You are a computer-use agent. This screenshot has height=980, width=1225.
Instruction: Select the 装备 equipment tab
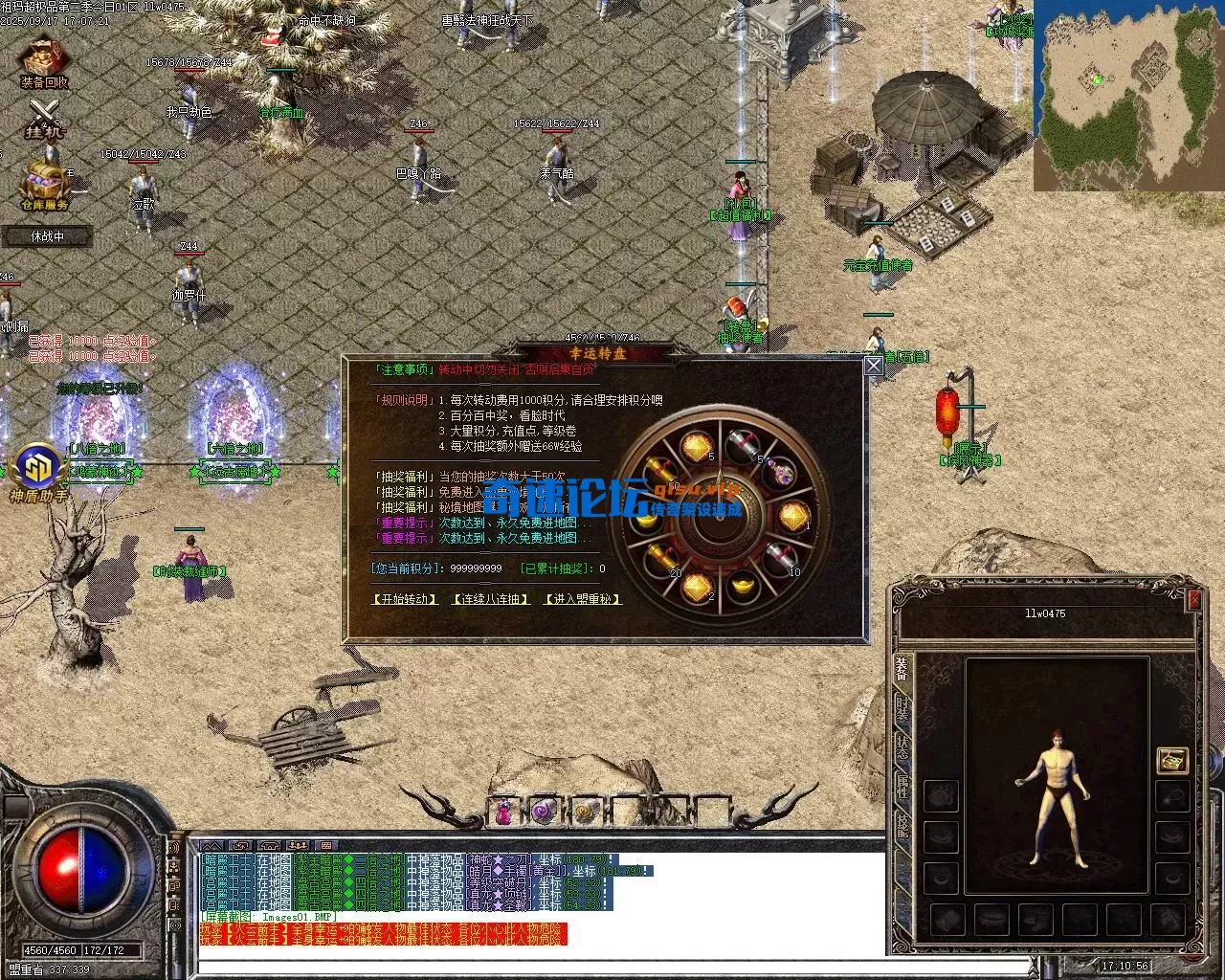point(902,669)
